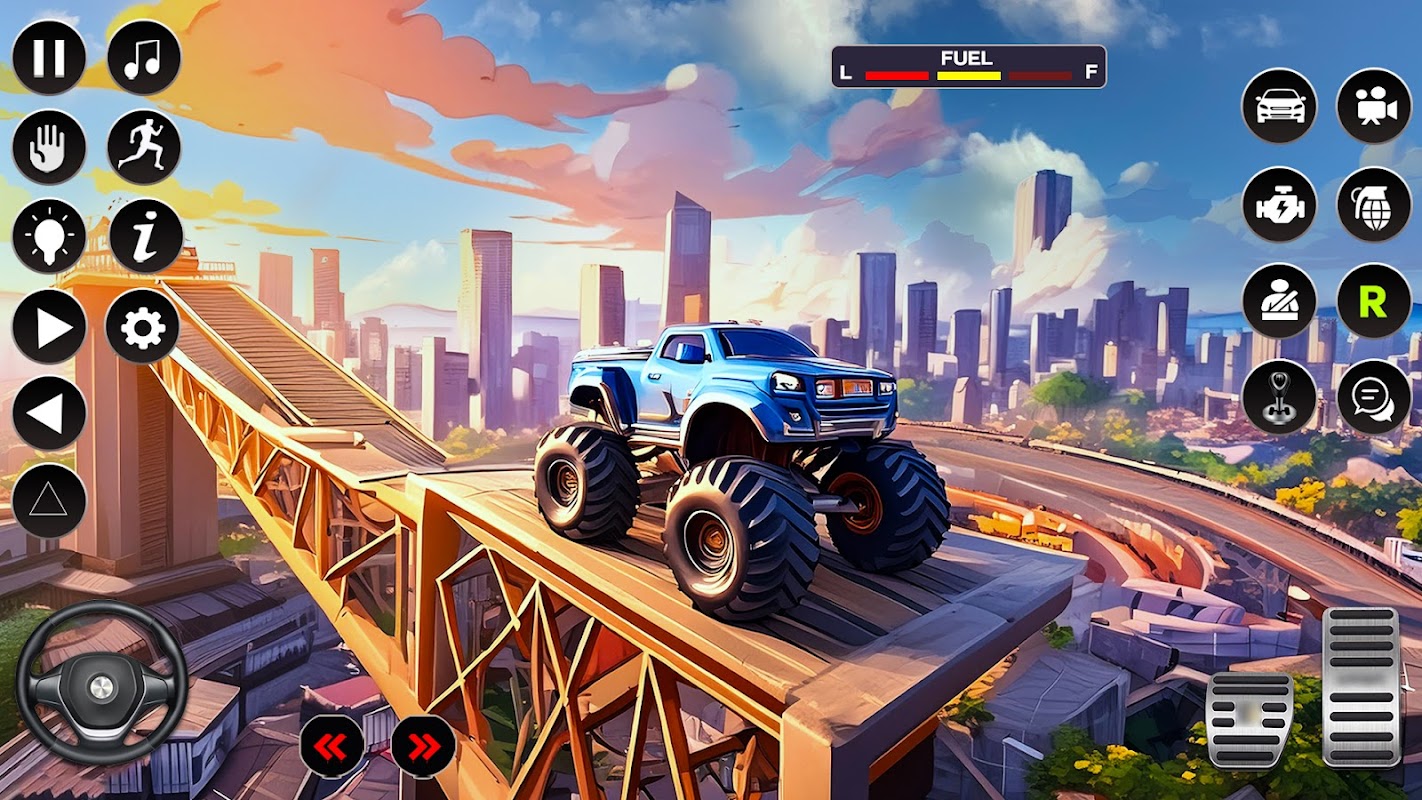Activate the hazard triangle button

coord(49,500)
